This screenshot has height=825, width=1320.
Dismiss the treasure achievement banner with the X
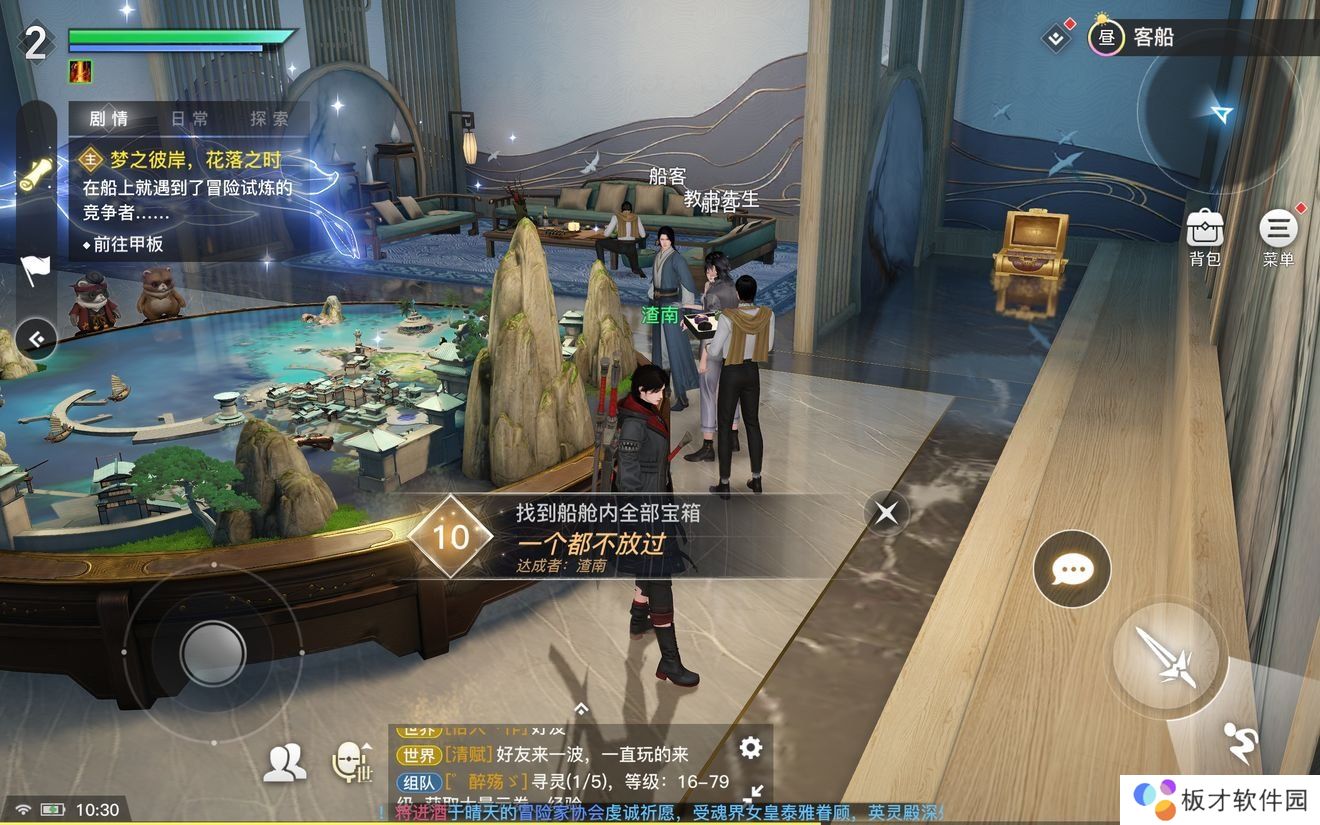(886, 513)
